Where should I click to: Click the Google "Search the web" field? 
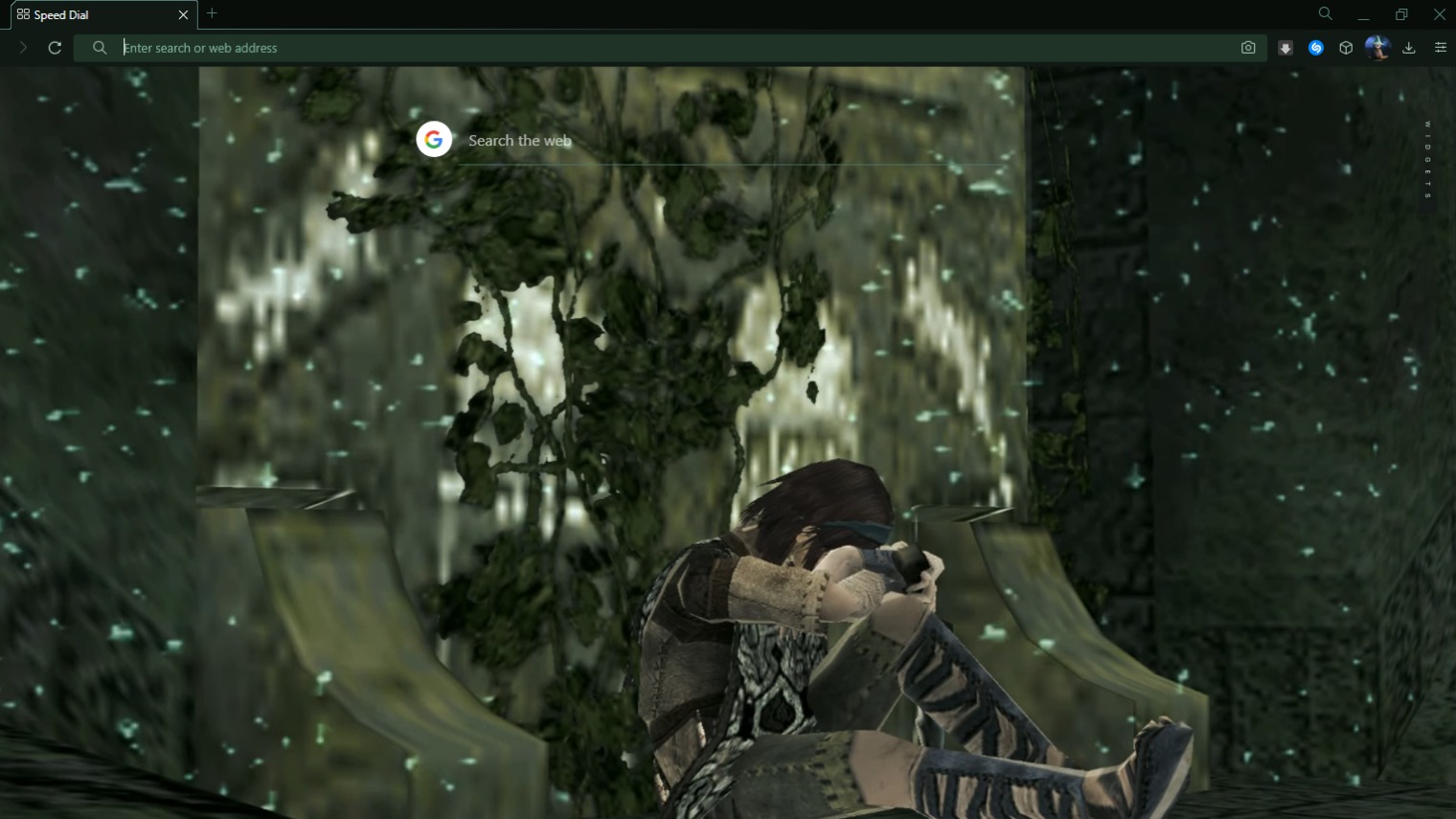tap(728, 141)
